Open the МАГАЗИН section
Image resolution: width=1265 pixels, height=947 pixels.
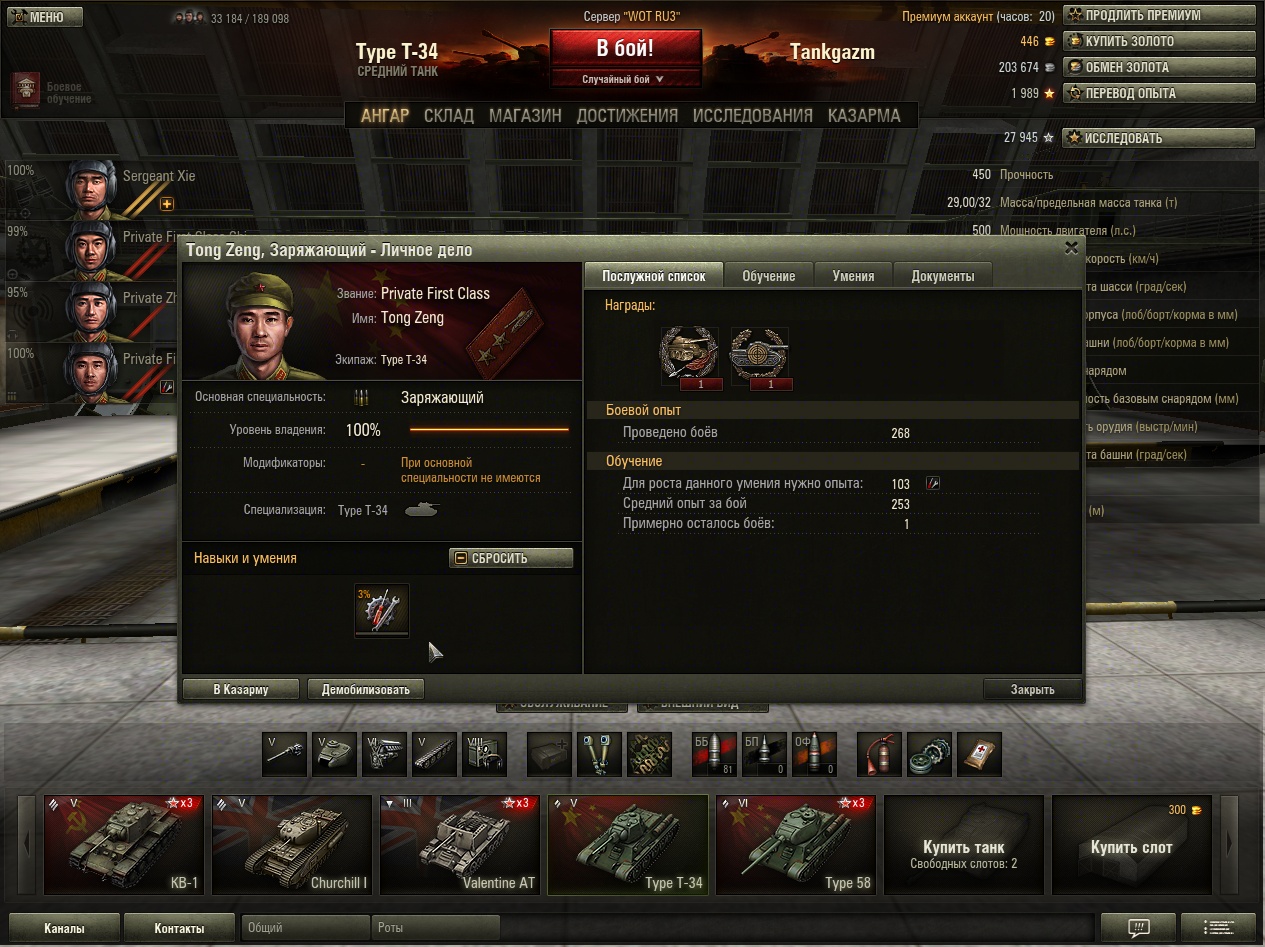(525, 116)
